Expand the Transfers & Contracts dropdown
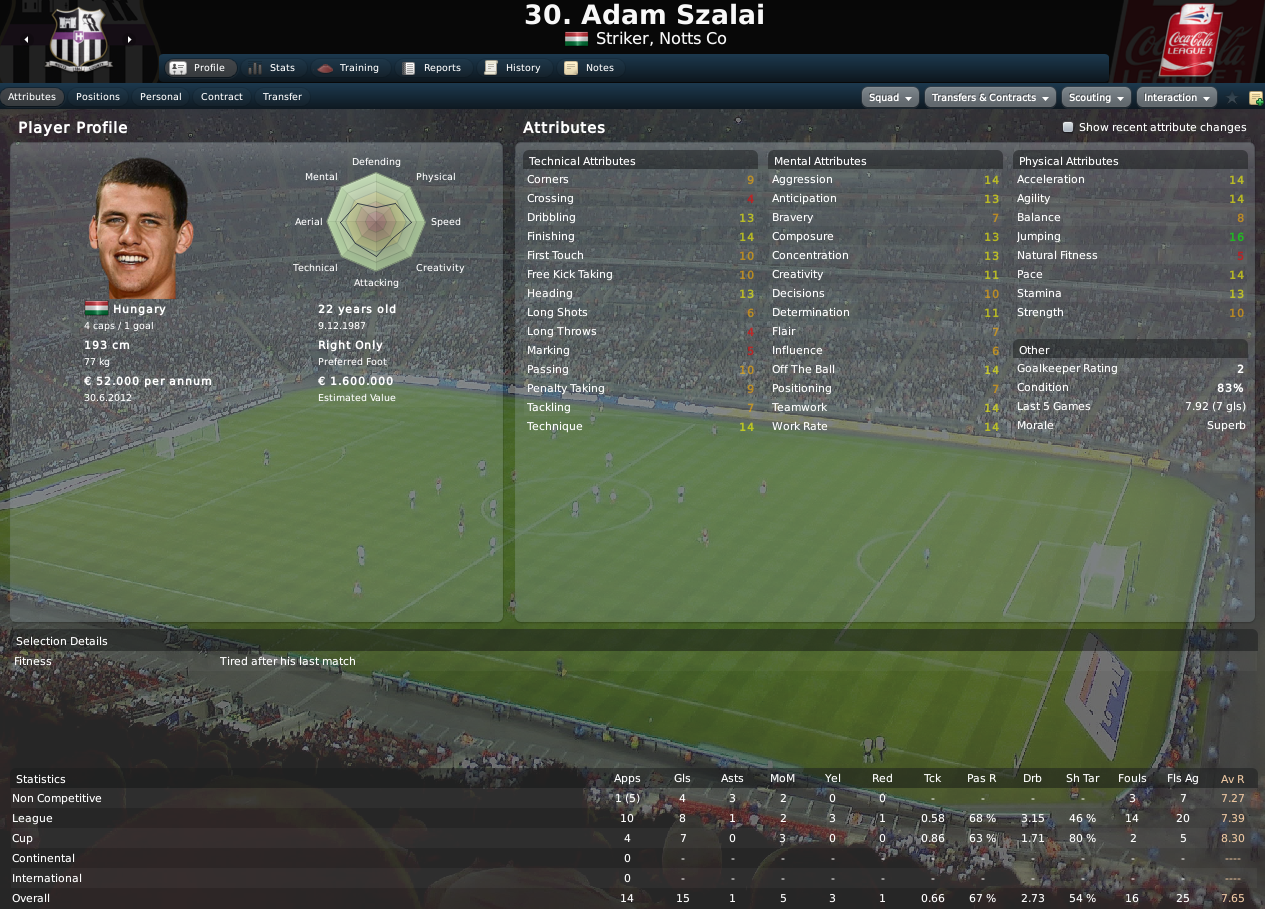 pos(990,98)
